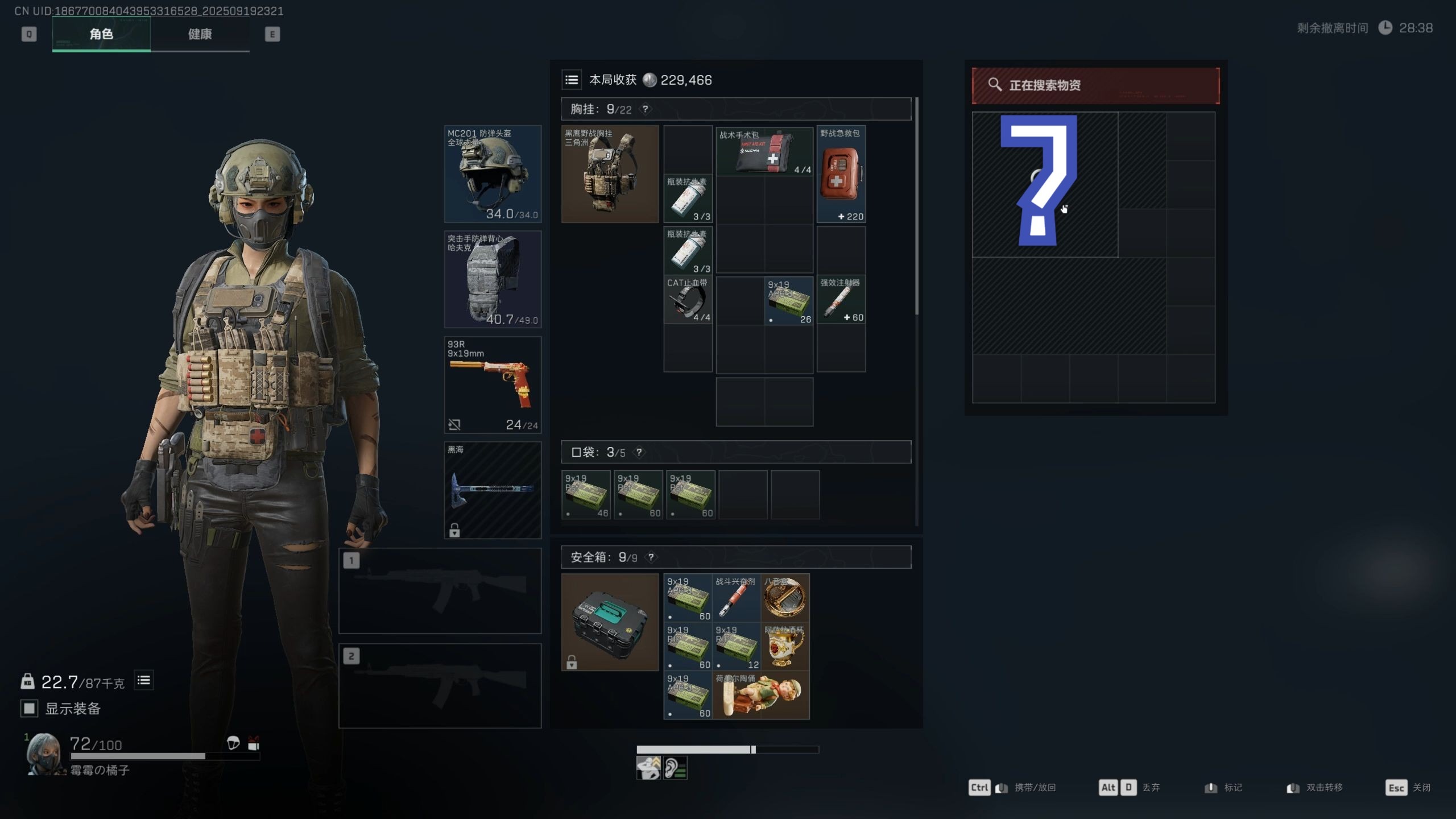The width and height of the screenshot is (1456, 819).
Task: Click the 荷美尔陶俑 figurine item
Action: [761, 694]
